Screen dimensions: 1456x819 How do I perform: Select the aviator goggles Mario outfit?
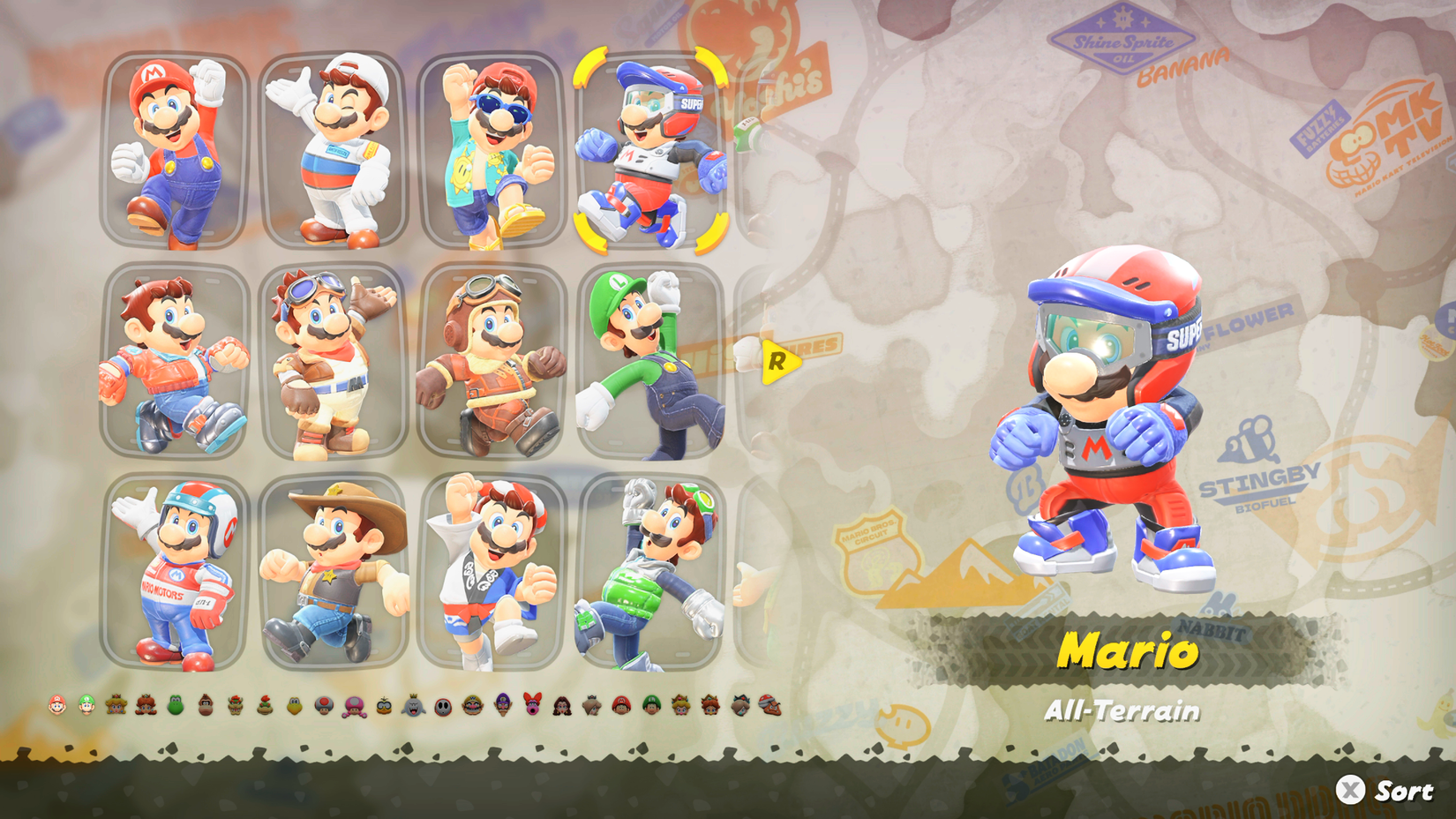[x=491, y=357]
